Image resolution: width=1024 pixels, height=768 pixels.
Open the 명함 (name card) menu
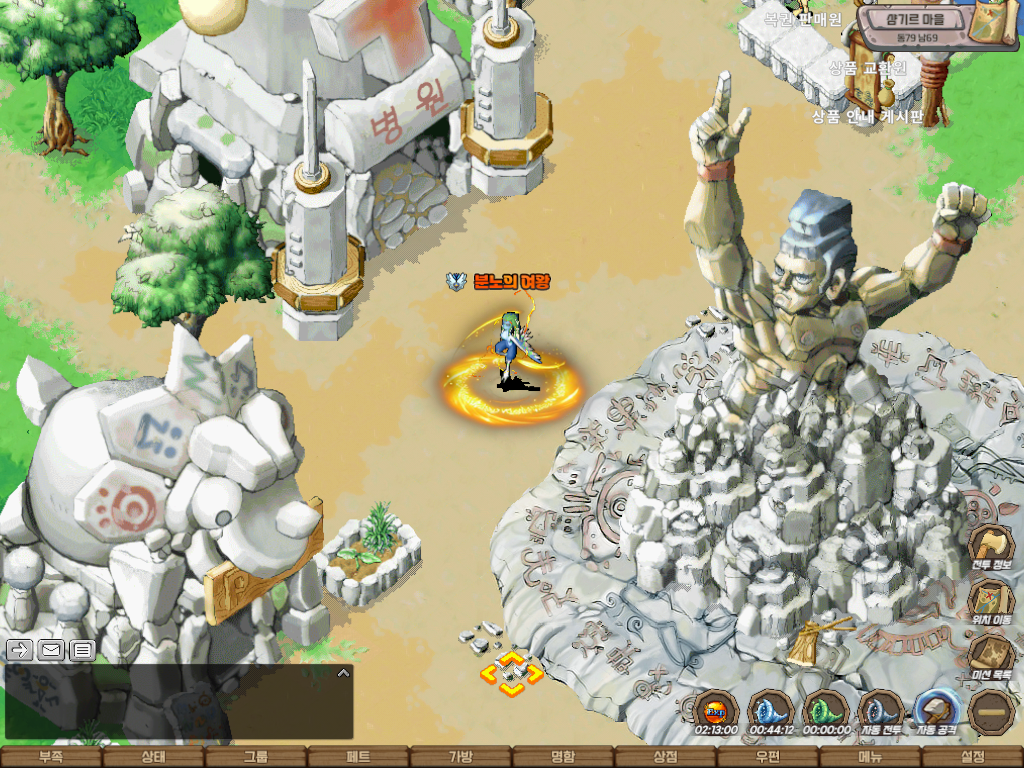click(x=563, y=757)
